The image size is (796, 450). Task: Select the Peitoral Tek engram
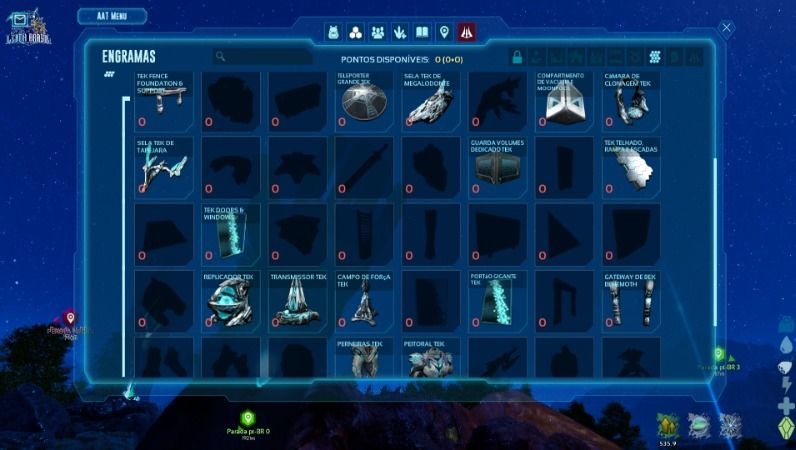430,358
